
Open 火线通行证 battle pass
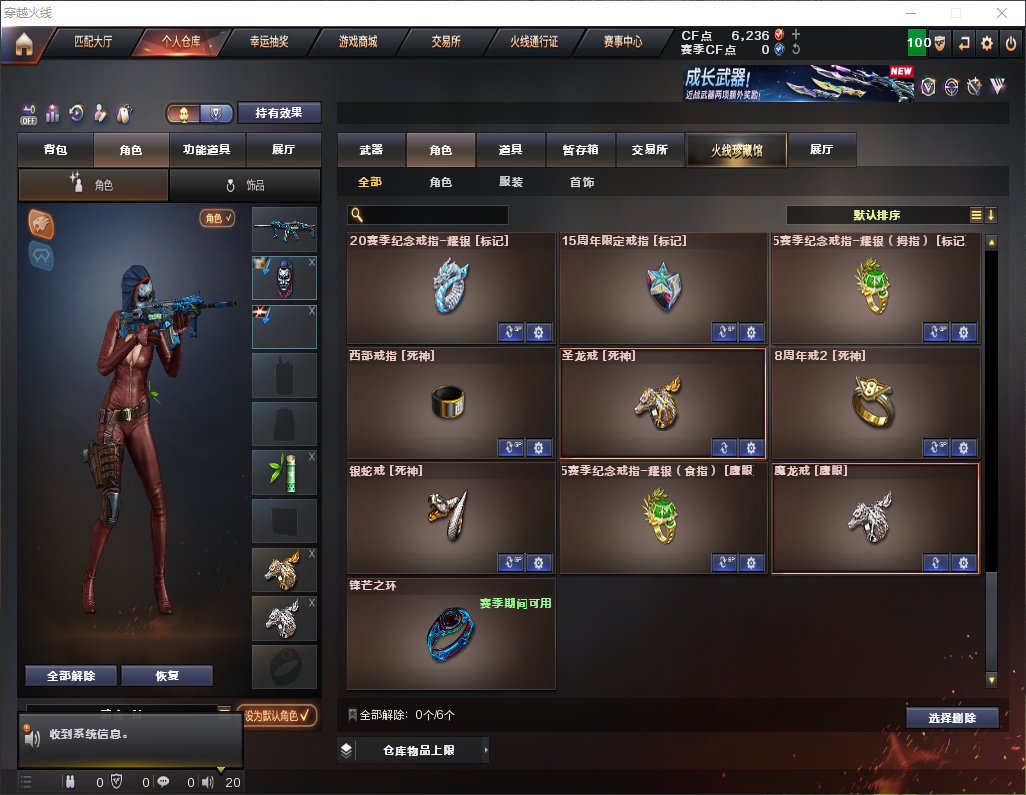click(534, 42)
